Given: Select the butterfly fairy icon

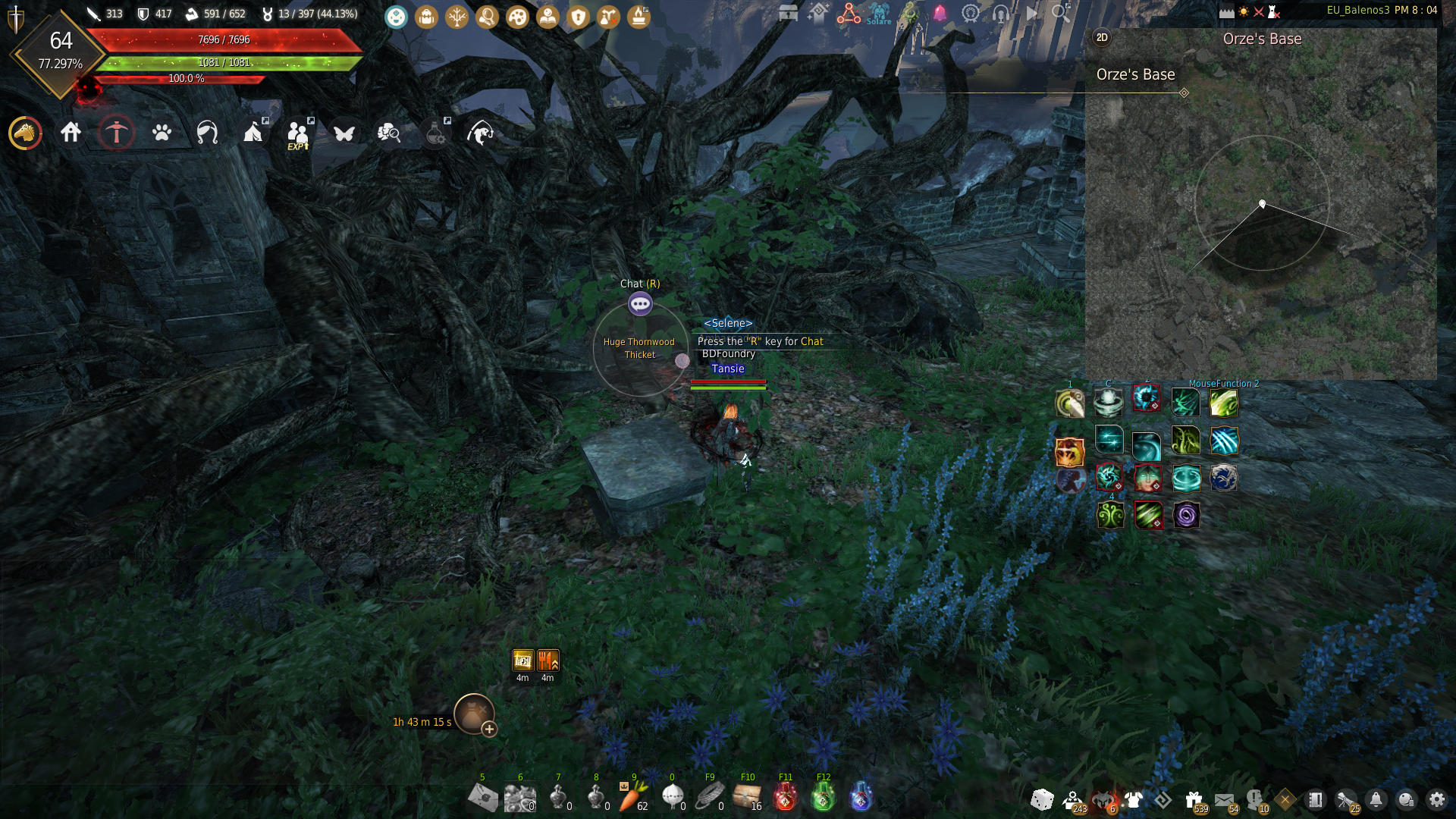Looking at the screenshot, I should 344,133.
